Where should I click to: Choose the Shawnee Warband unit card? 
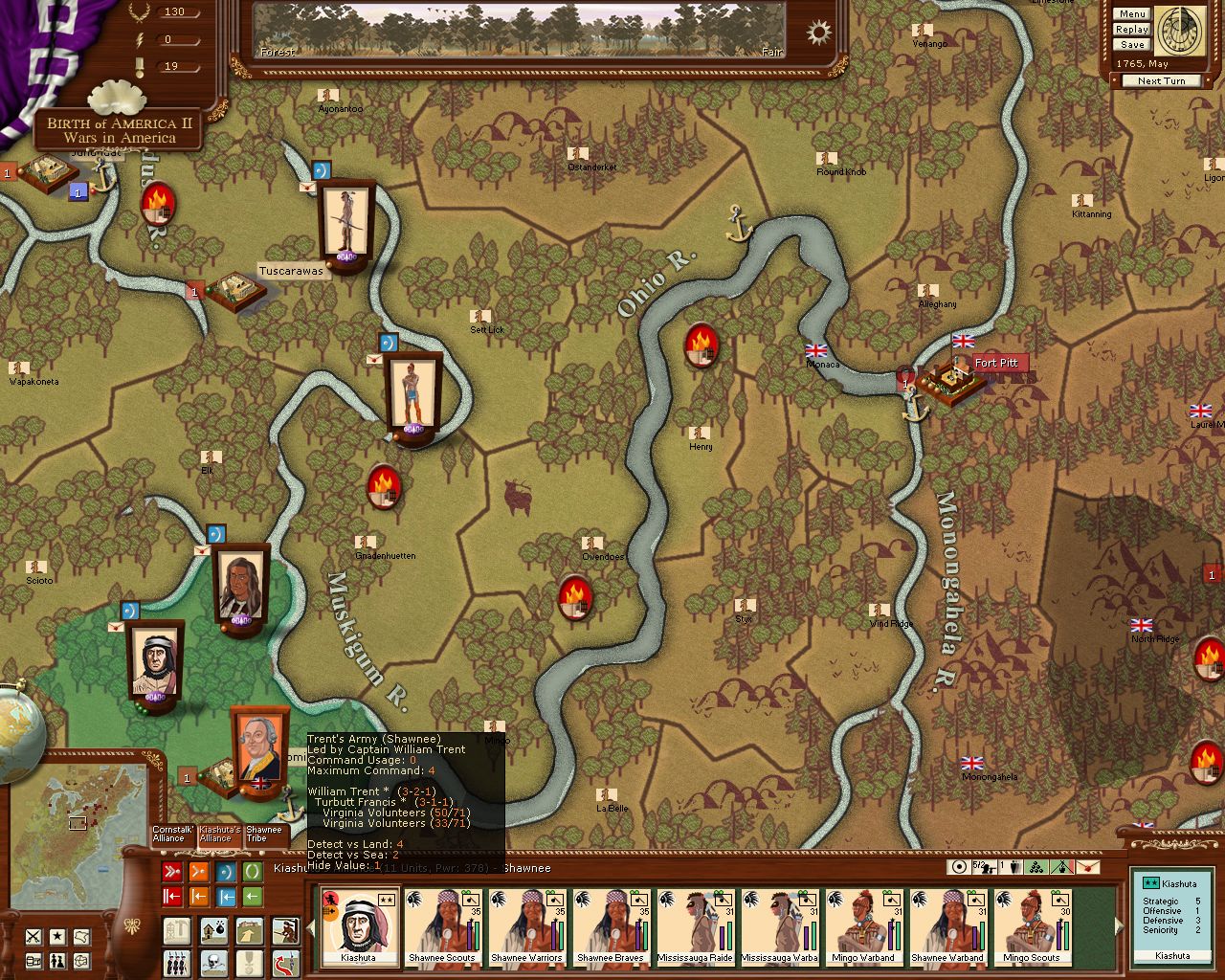[947, 926]
